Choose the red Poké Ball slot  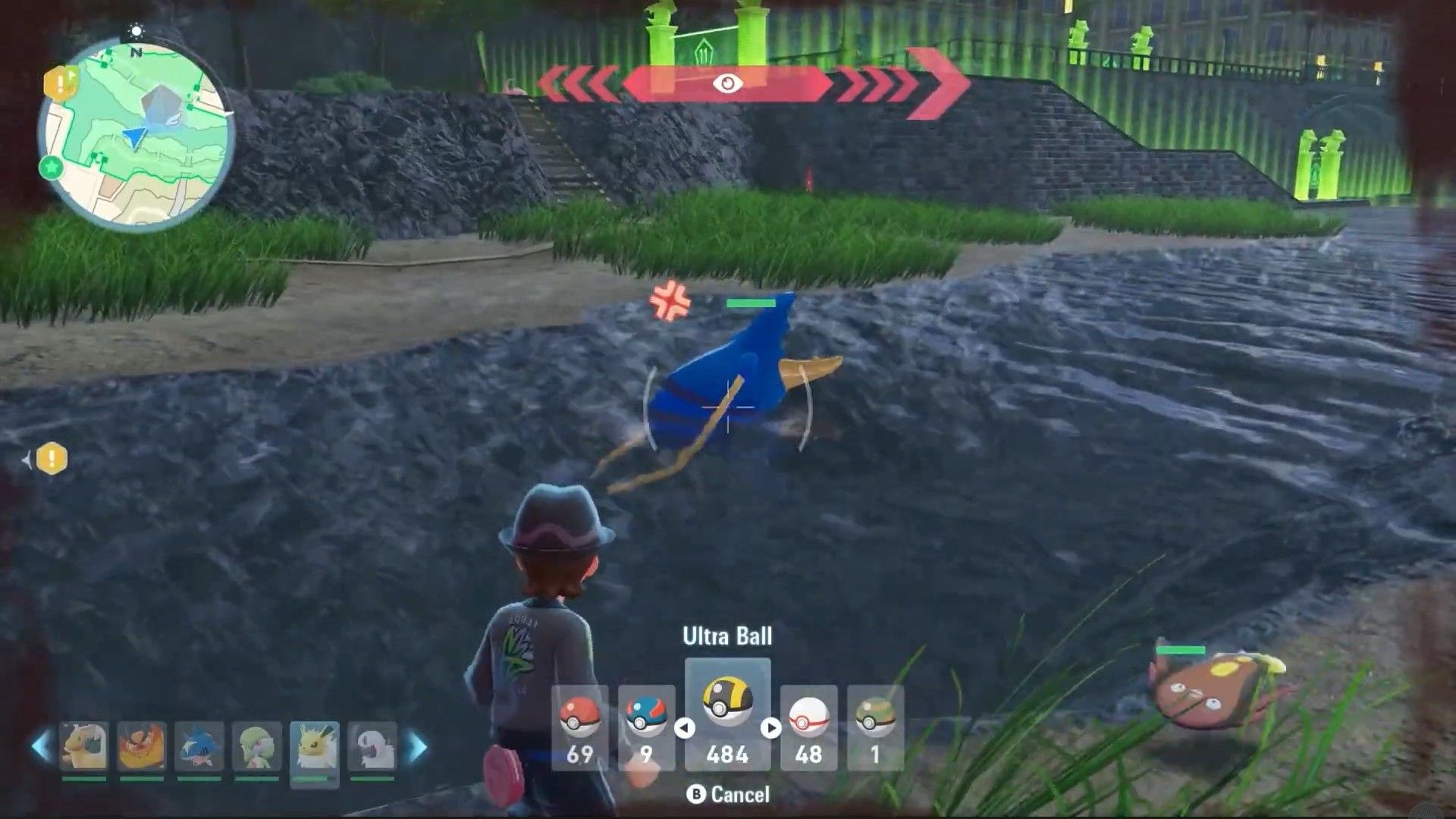click(x=579, y=726)
